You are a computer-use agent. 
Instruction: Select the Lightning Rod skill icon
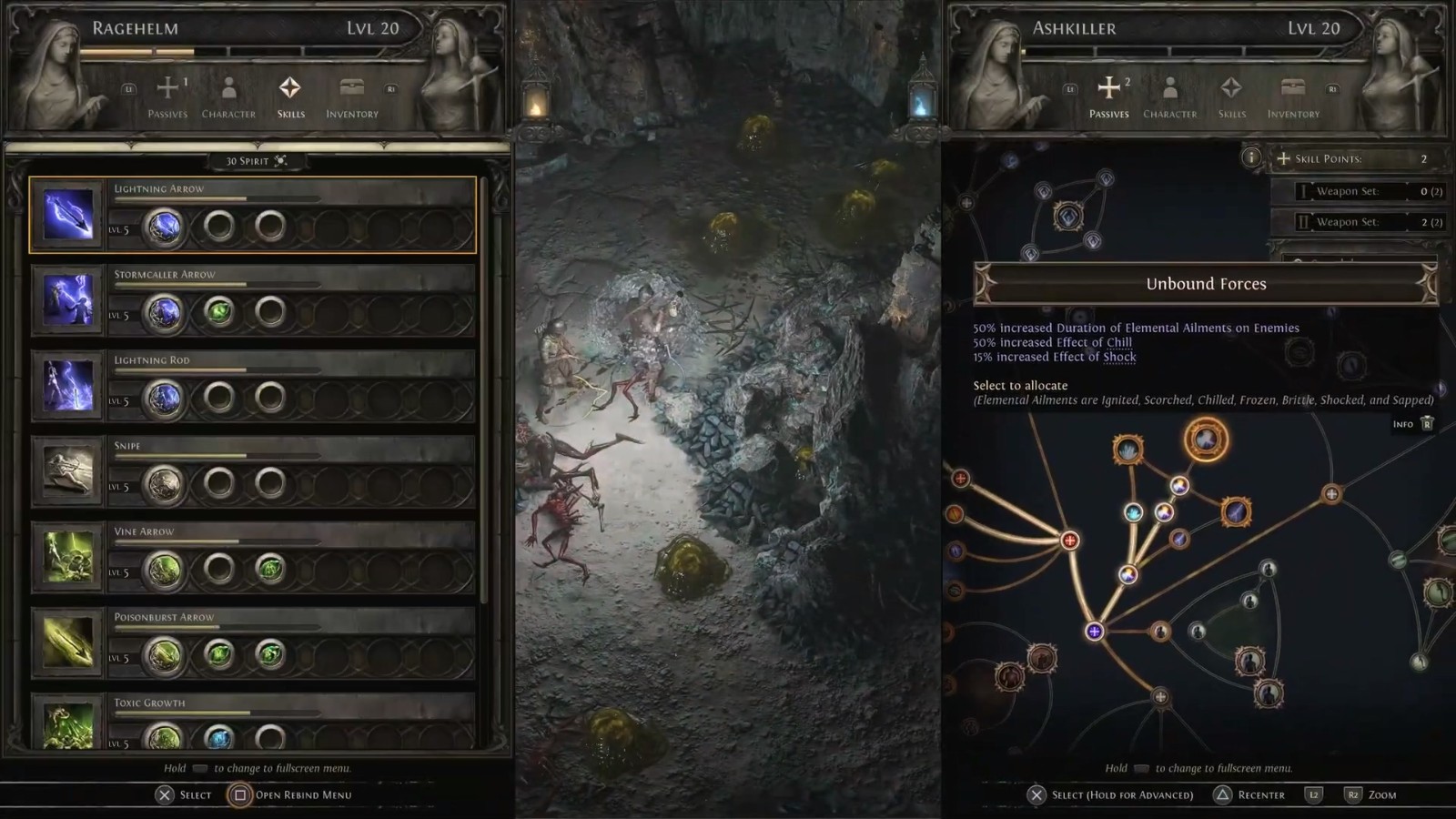pos(68,386)
